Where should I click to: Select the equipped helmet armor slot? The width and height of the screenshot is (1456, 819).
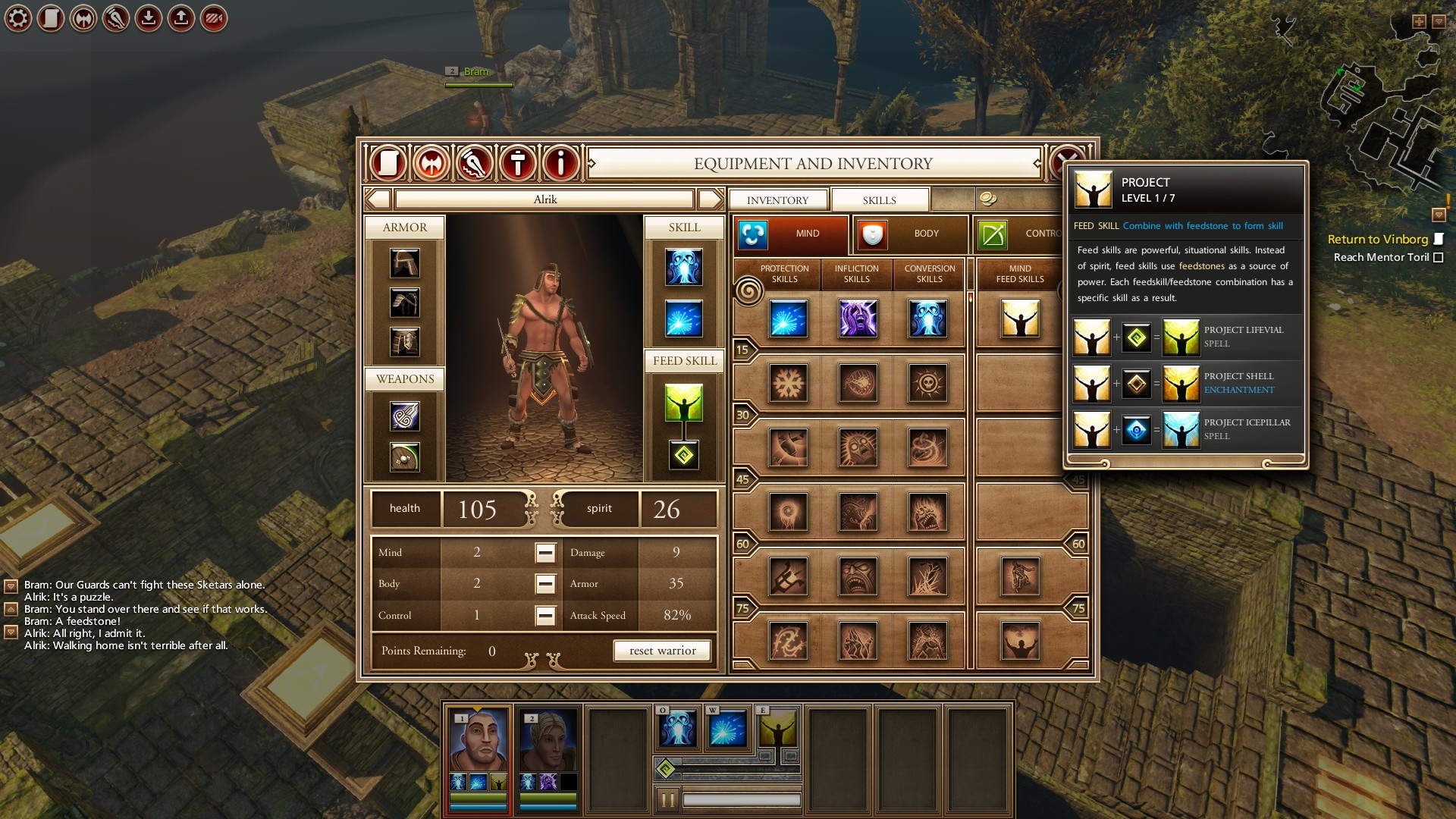click(404, 264)
